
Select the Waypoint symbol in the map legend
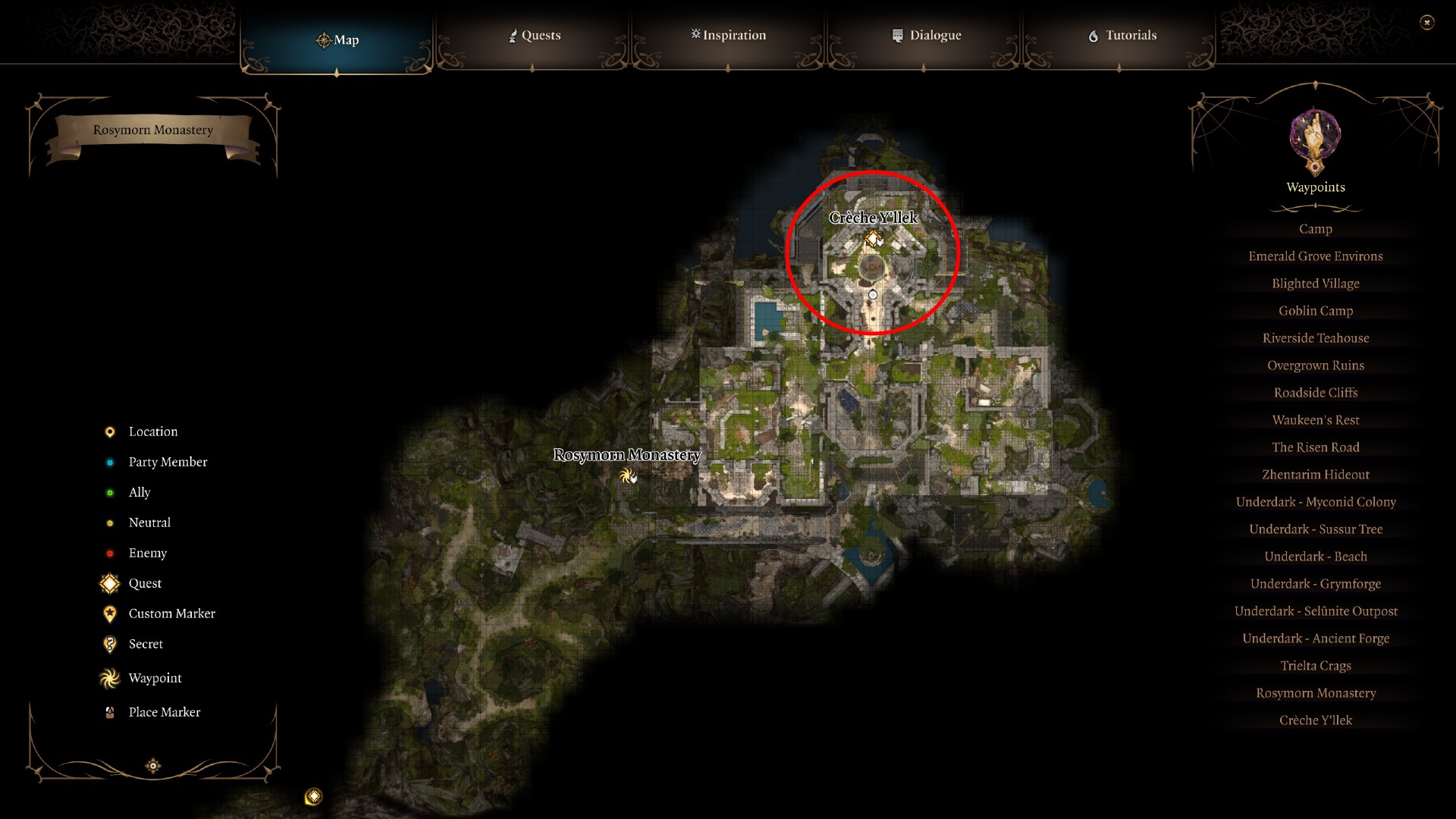(109, 678)
